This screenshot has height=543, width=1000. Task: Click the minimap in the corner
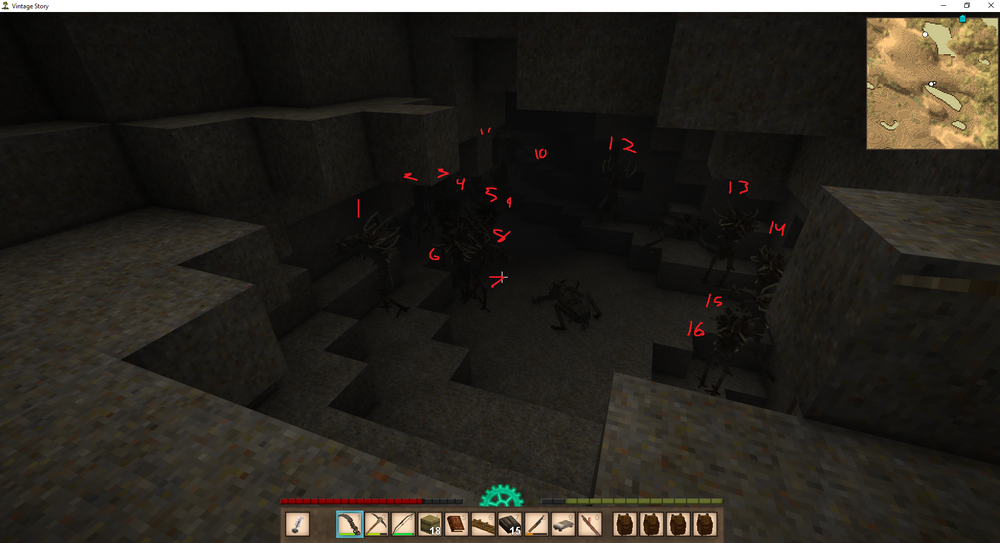coord(930,82)
